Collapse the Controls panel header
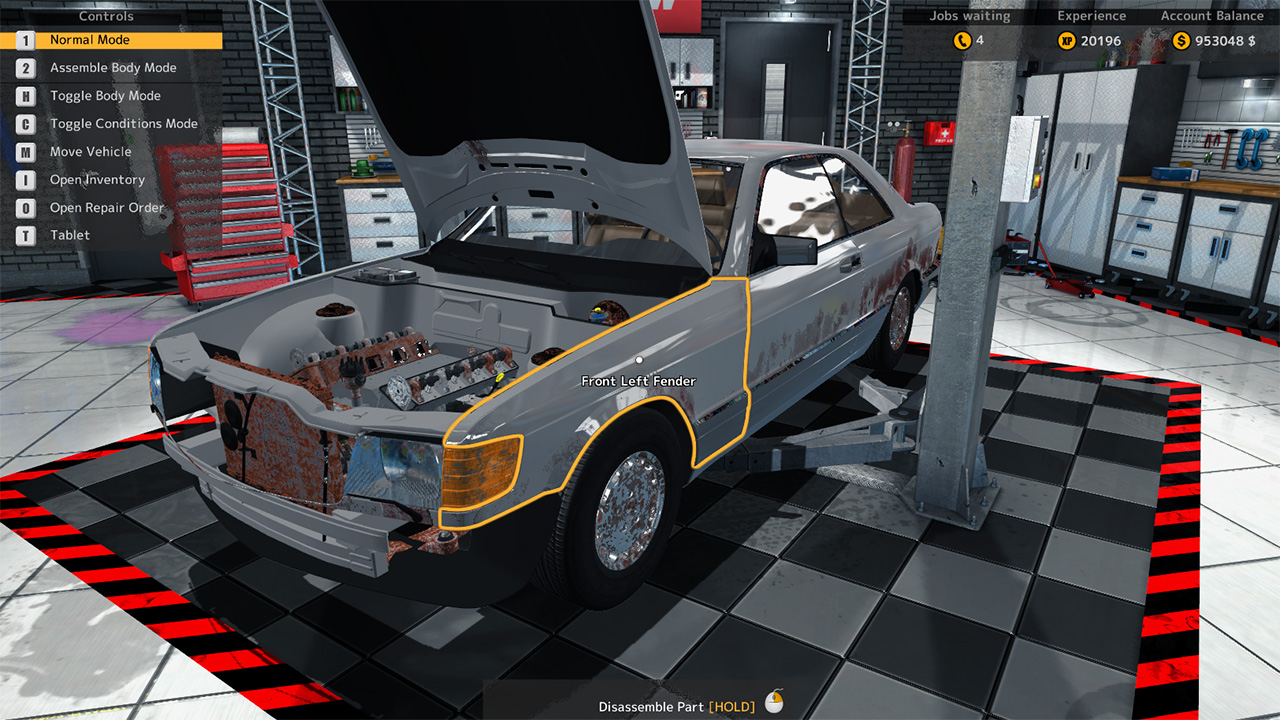The width and height of the screenshot is (1280, 720). coord(105,15)
